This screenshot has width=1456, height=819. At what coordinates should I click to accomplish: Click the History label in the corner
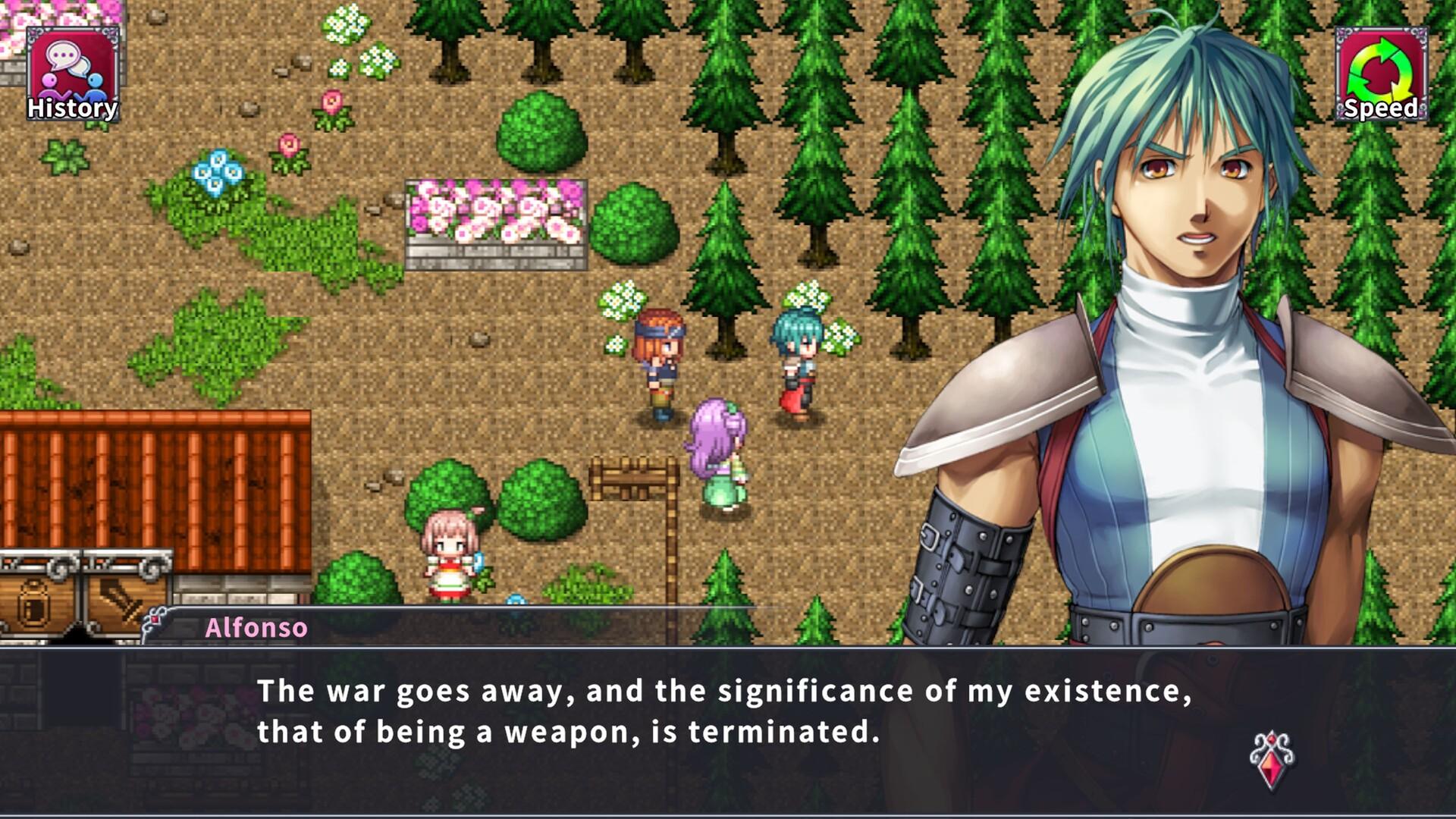click(71, 108)
